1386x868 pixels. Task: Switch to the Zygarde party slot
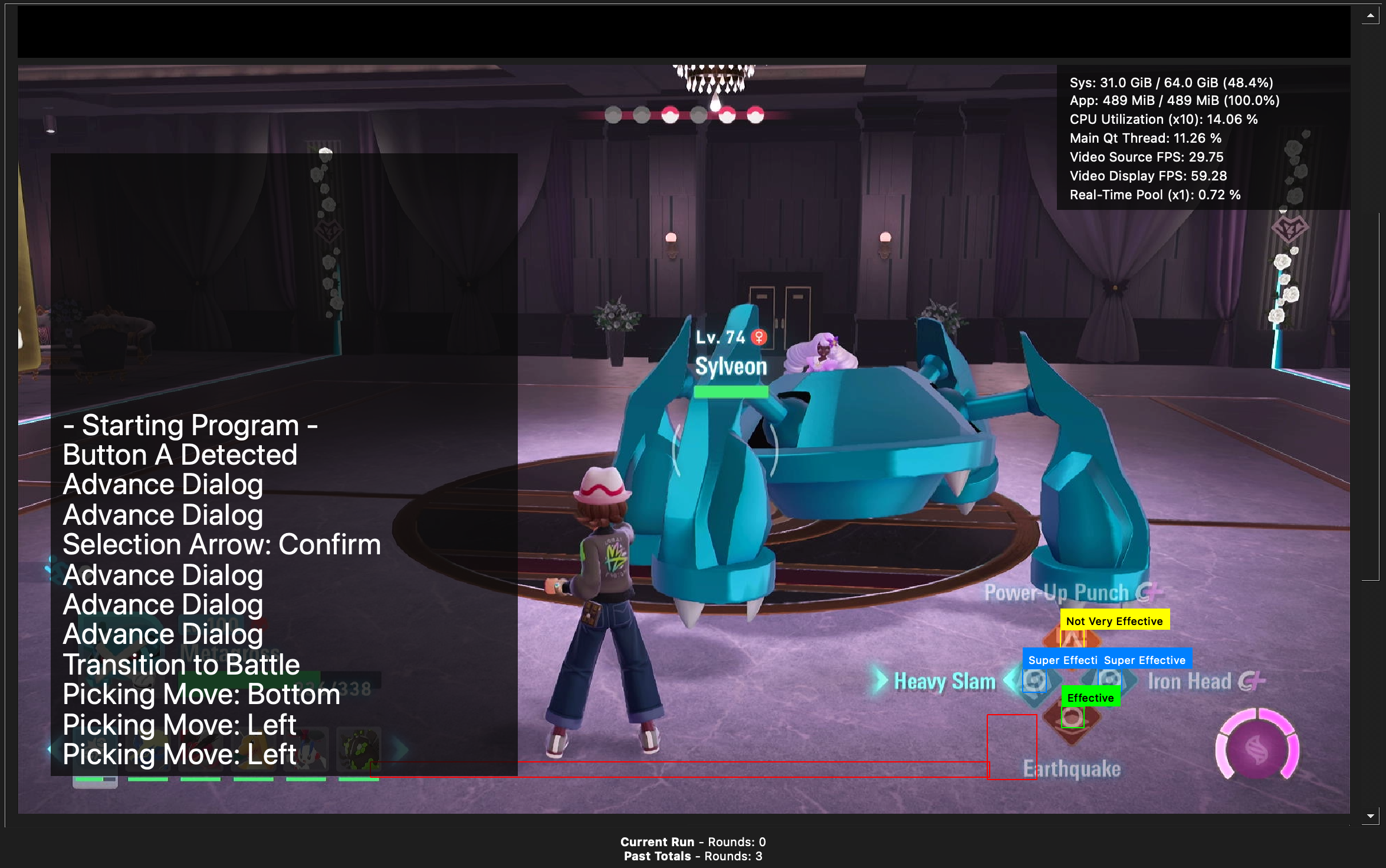pos(358,749)
